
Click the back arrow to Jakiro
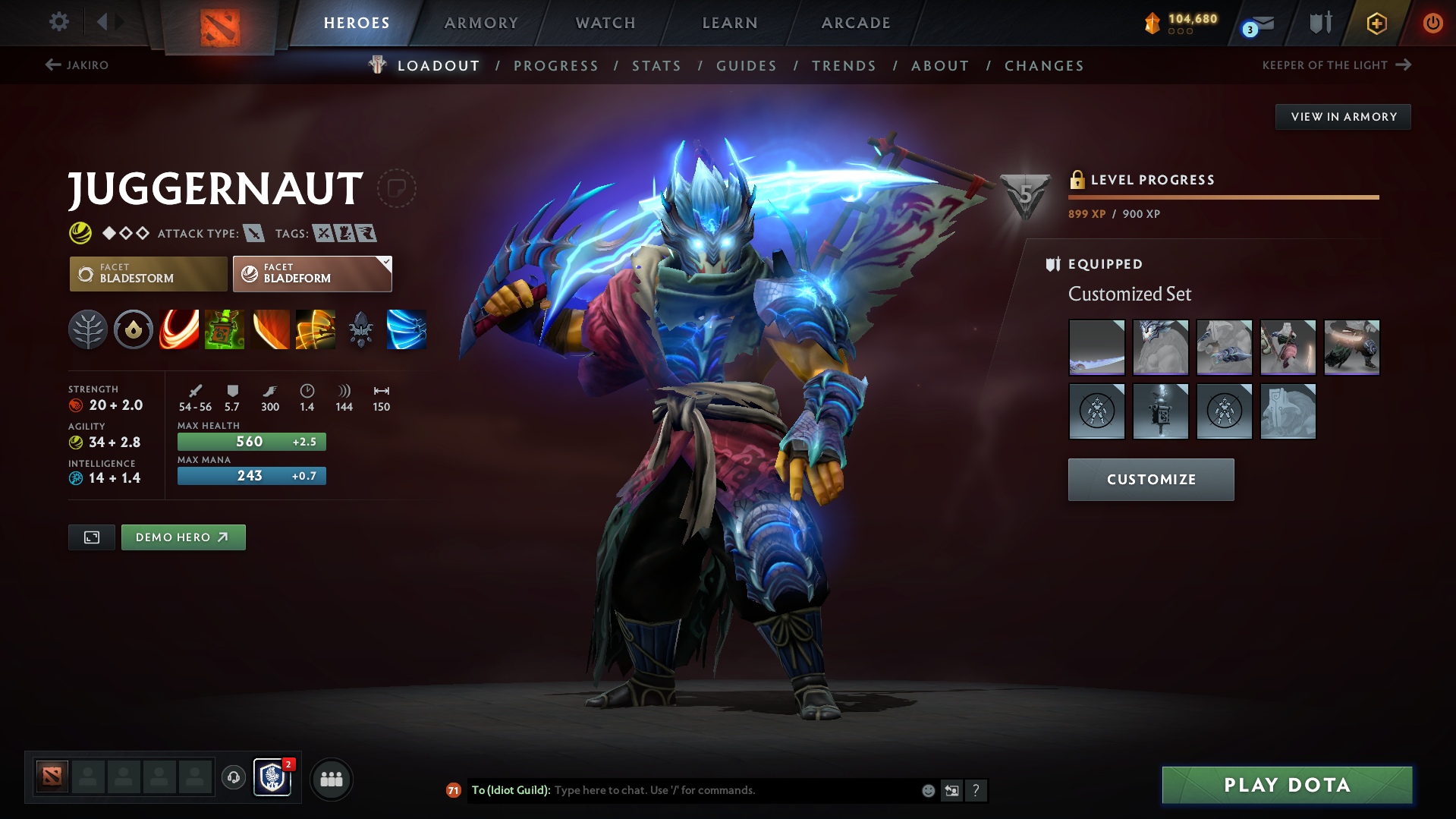tap(52, 65)
